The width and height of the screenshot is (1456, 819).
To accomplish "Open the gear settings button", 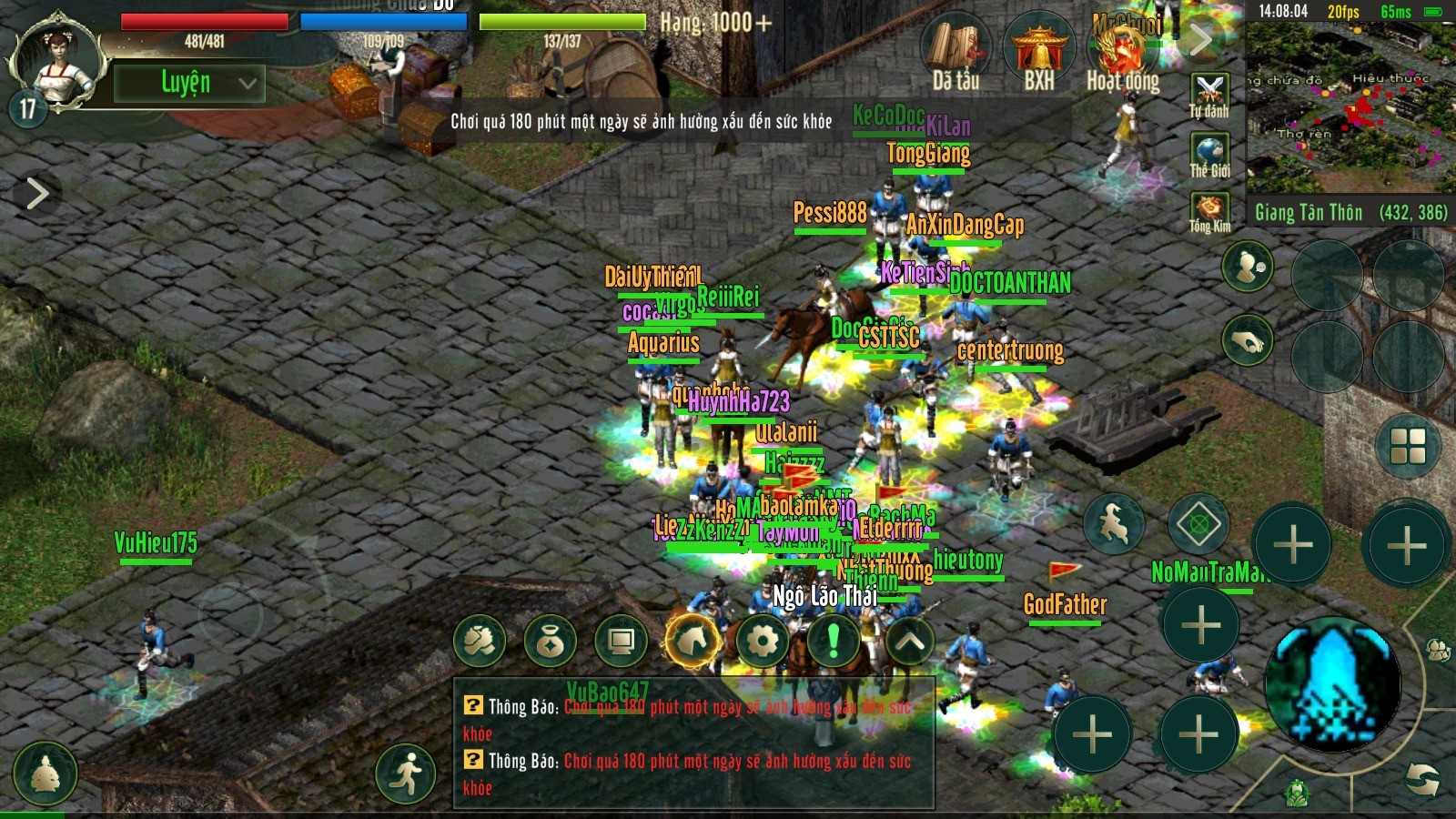I will coord(763,641).
